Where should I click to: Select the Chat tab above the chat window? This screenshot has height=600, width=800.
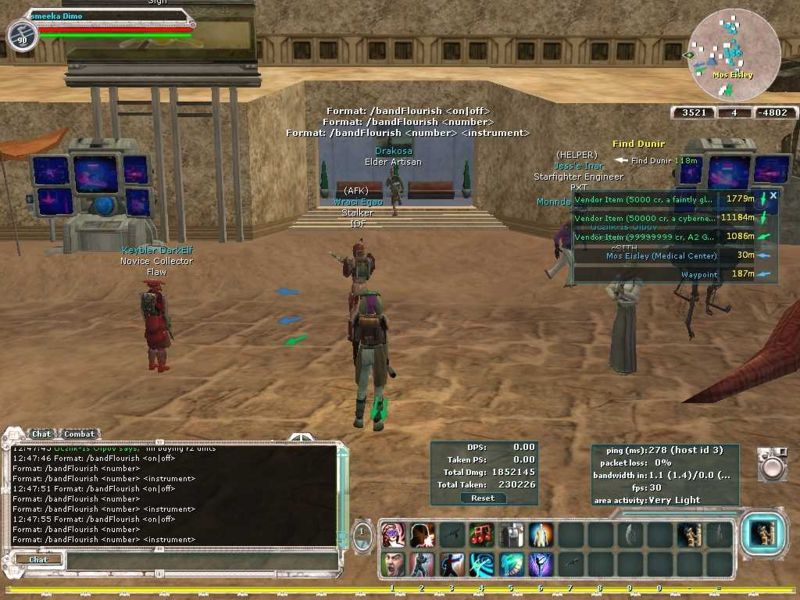(x=41, y=434)
